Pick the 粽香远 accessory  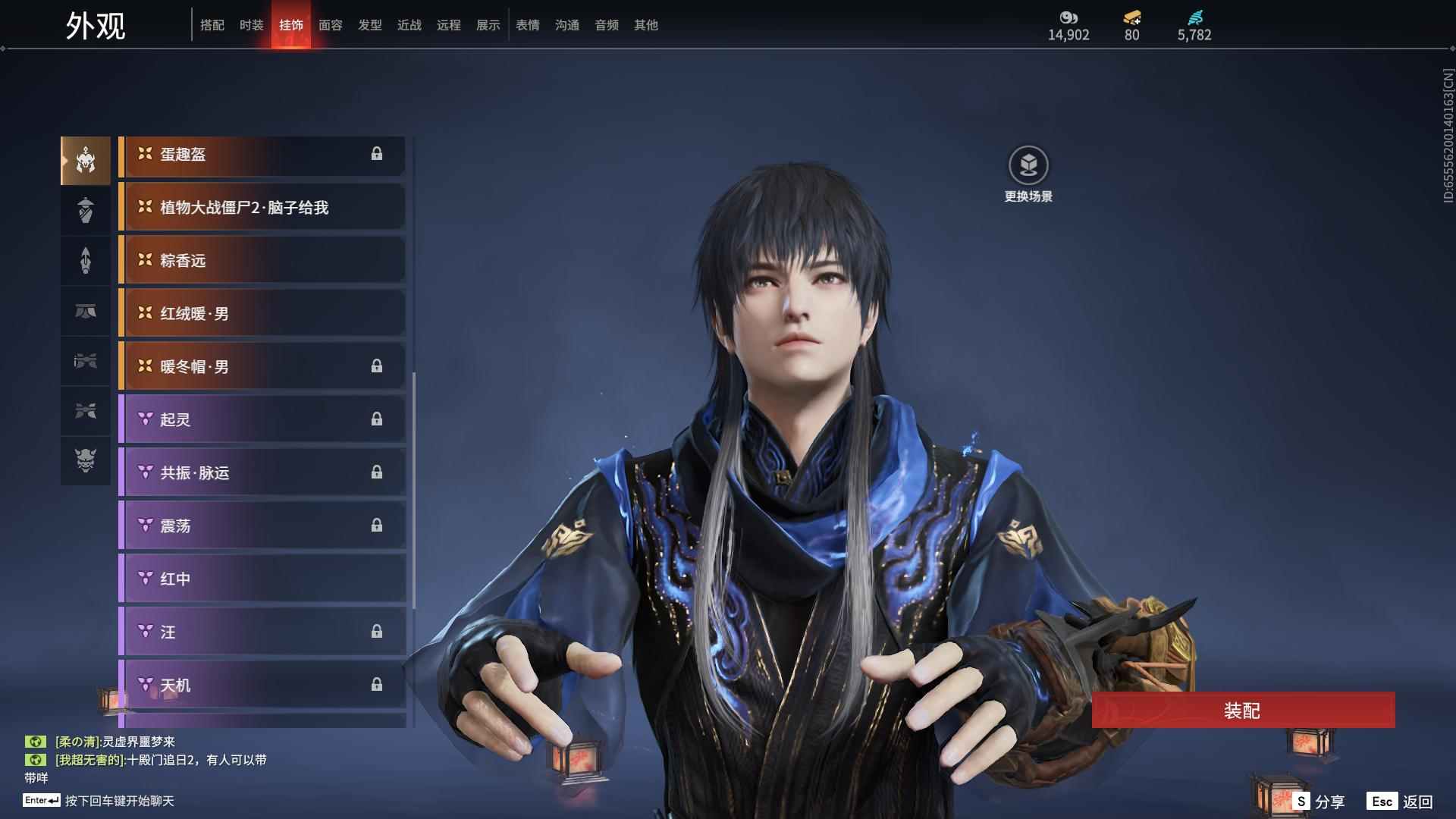[x=262, y=261]
